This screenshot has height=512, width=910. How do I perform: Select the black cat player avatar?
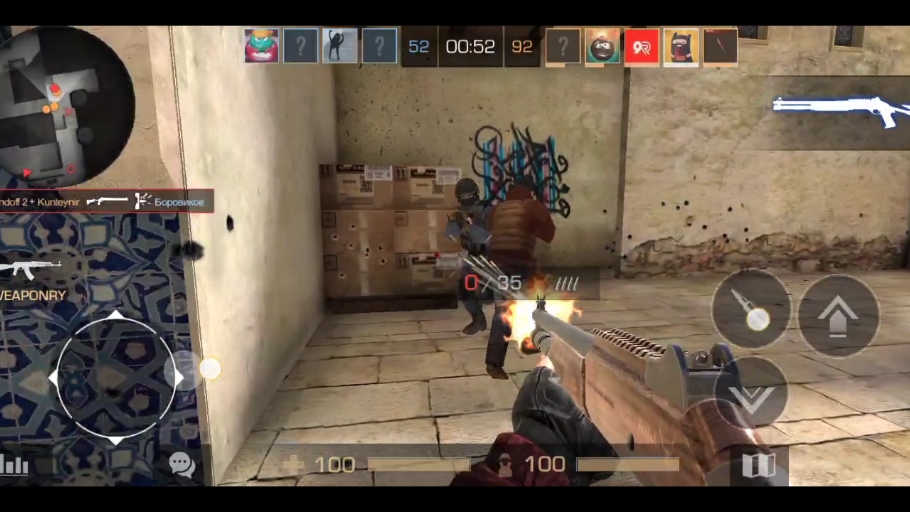(340, 46)
